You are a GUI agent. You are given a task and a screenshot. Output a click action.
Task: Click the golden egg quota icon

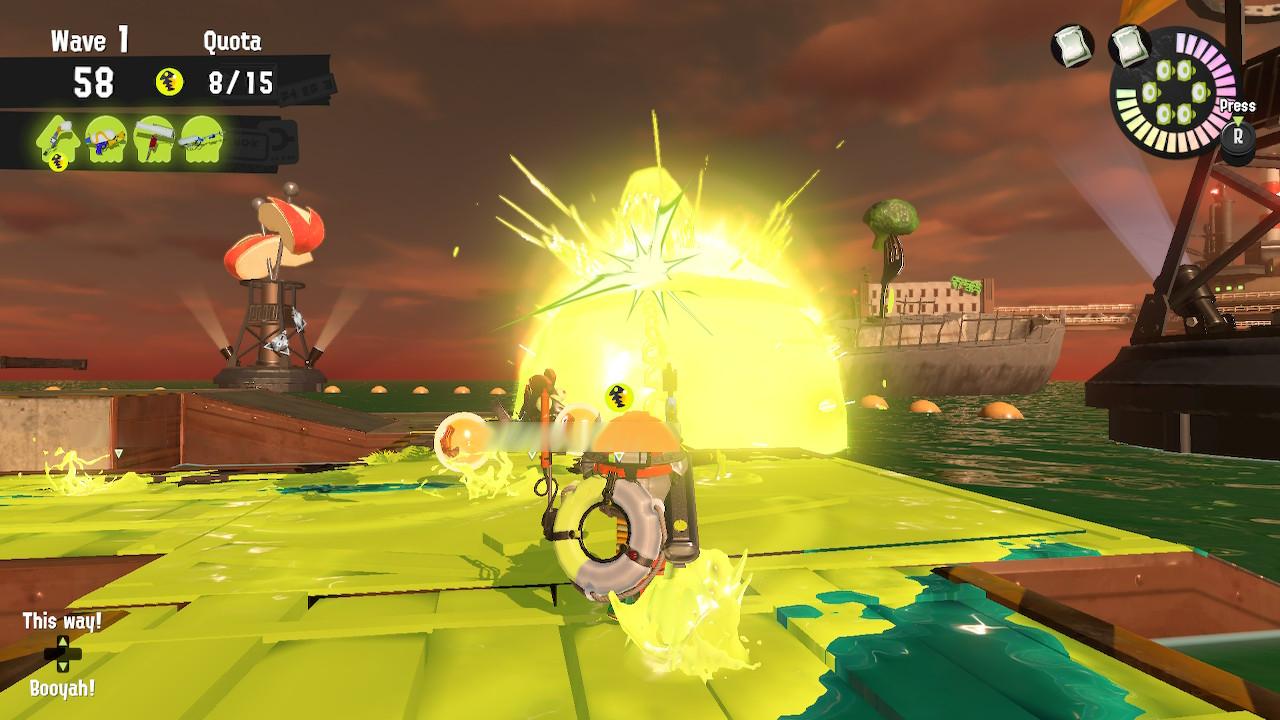170,83
